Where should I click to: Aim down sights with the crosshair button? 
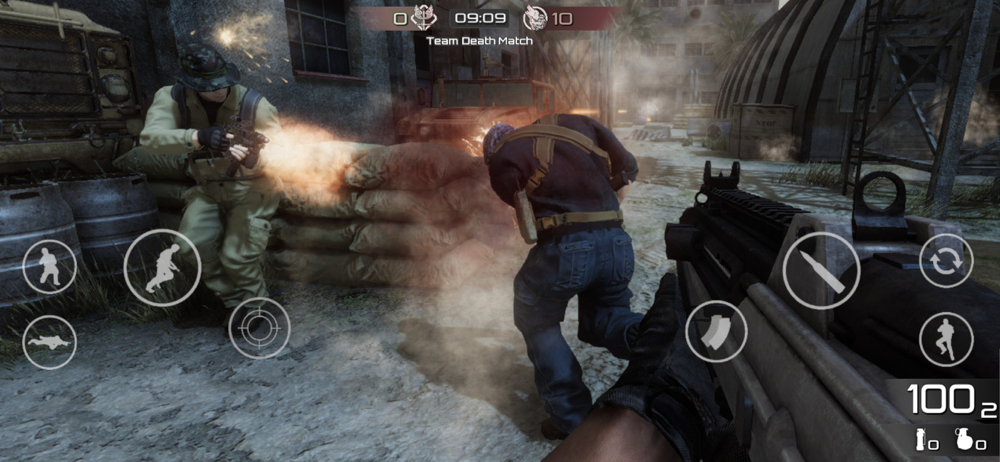coord(259,328)
